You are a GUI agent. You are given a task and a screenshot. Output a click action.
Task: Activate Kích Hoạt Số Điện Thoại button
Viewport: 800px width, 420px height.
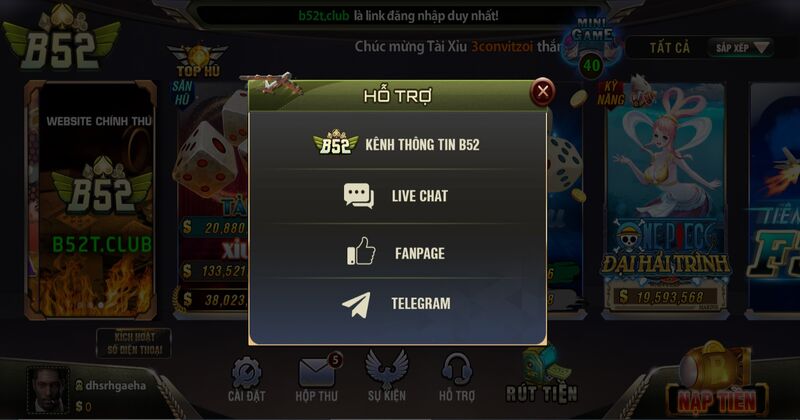(x=133, y=343)
